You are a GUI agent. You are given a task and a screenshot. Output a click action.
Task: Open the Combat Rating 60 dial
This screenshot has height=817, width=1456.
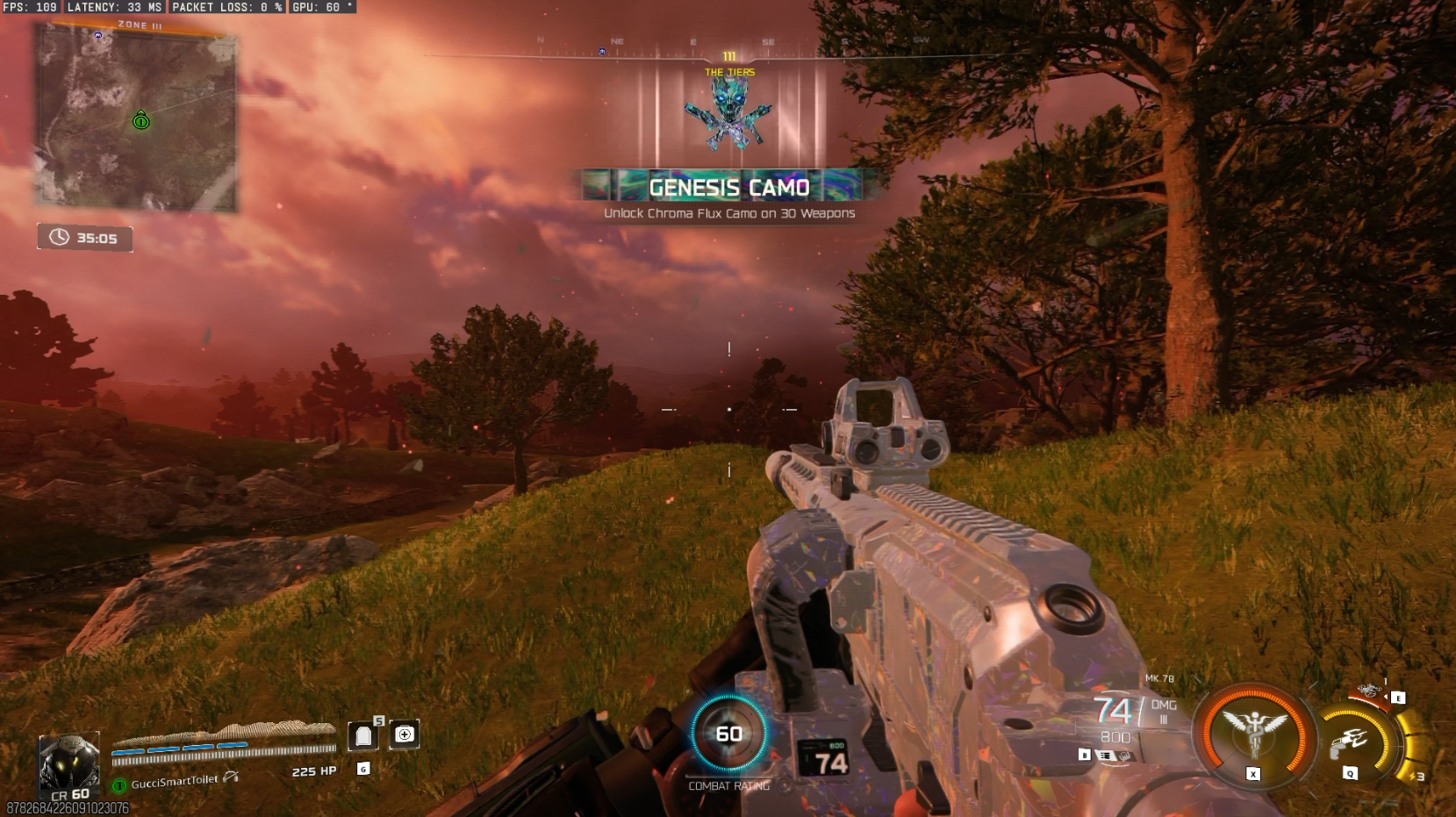pos(728,734)
